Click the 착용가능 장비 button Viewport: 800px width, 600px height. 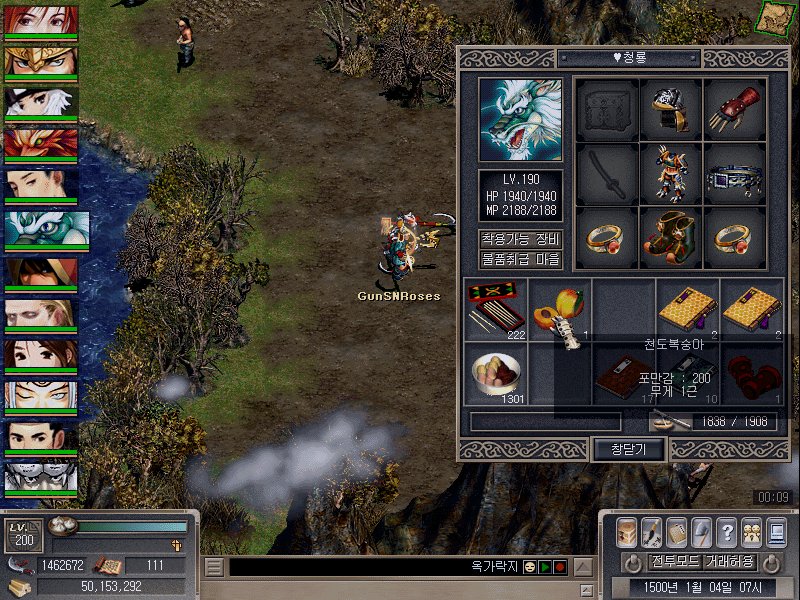tap(520, 240)
